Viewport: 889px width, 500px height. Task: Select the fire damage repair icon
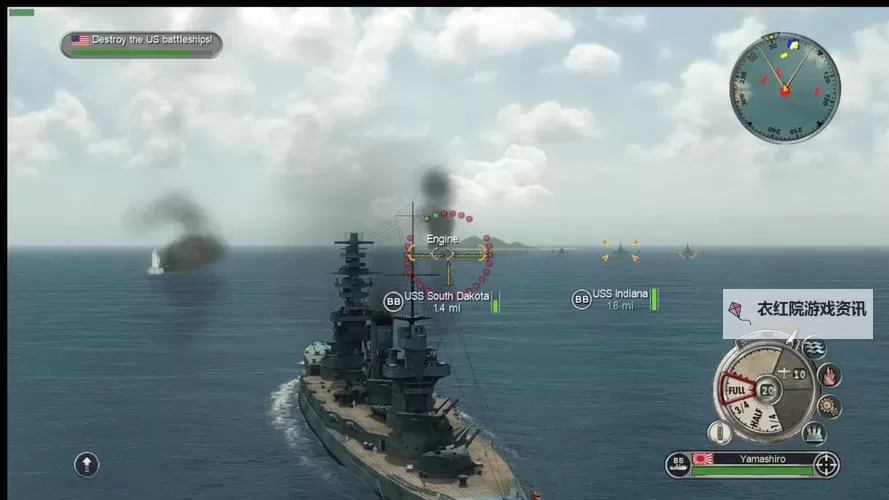coord(829,376)
